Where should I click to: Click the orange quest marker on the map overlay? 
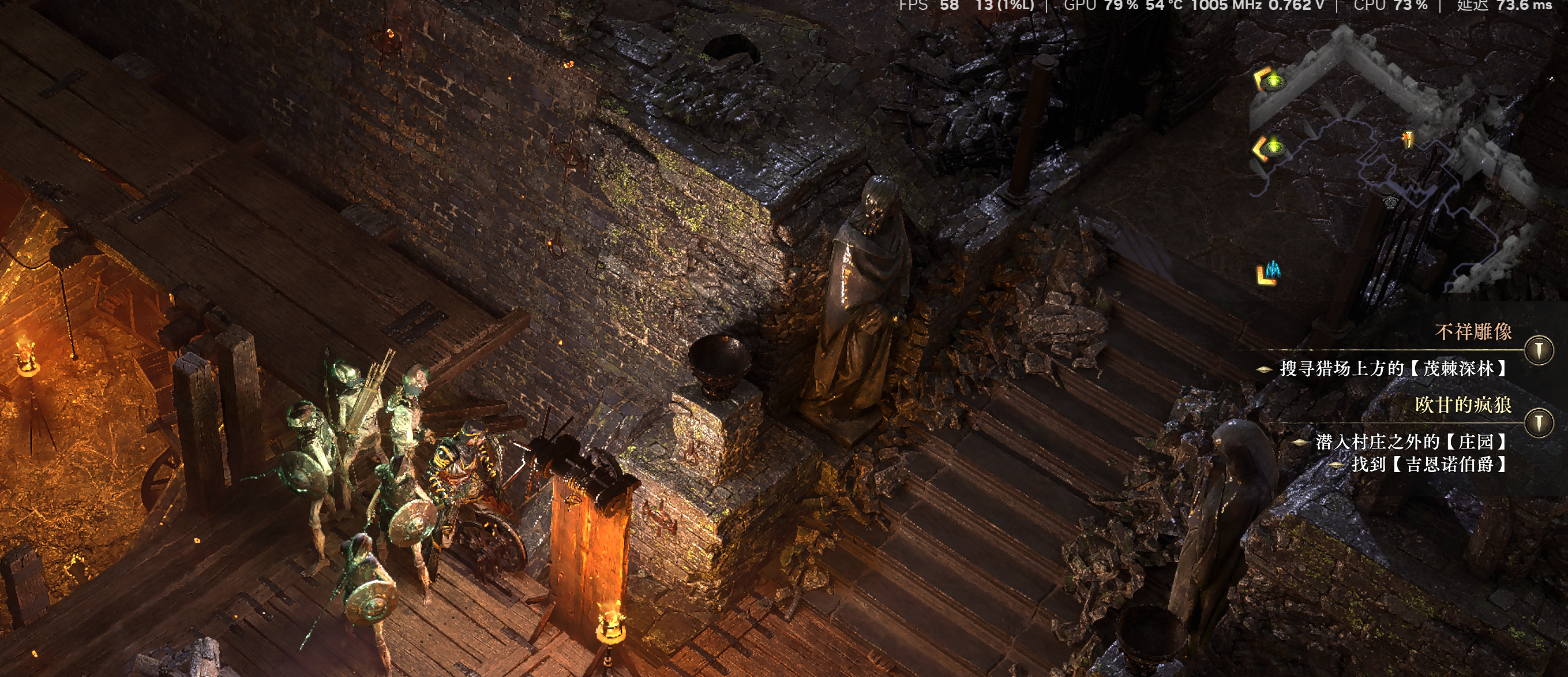click(x=1407, y=140)
